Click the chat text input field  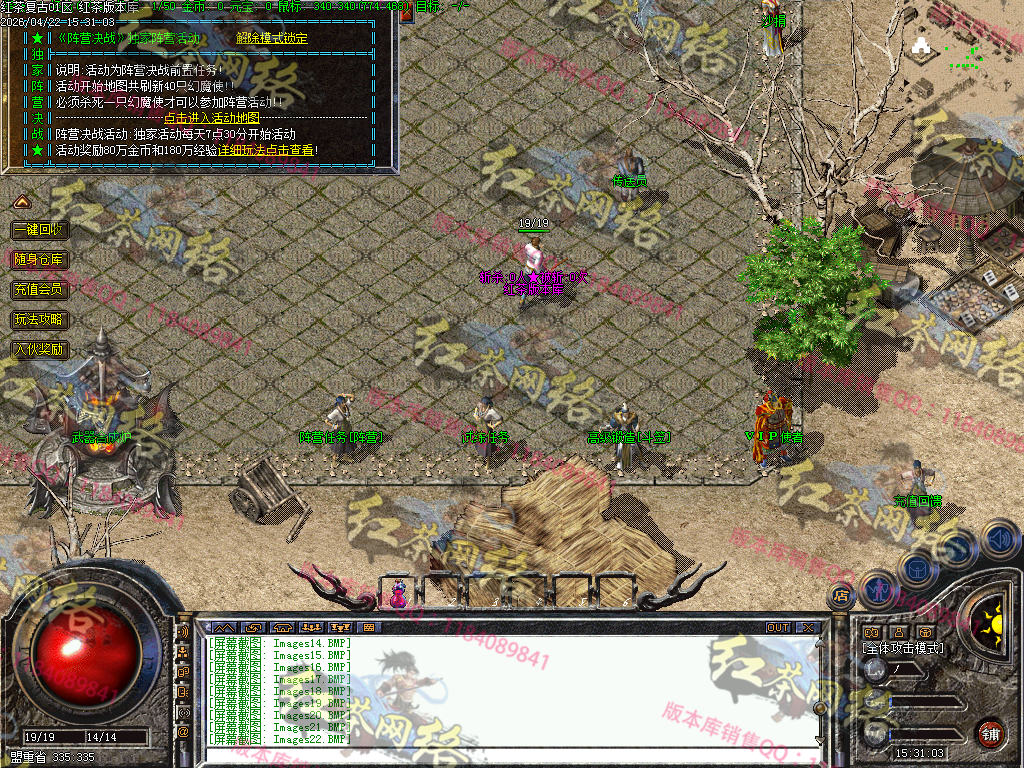click(500, 755)
